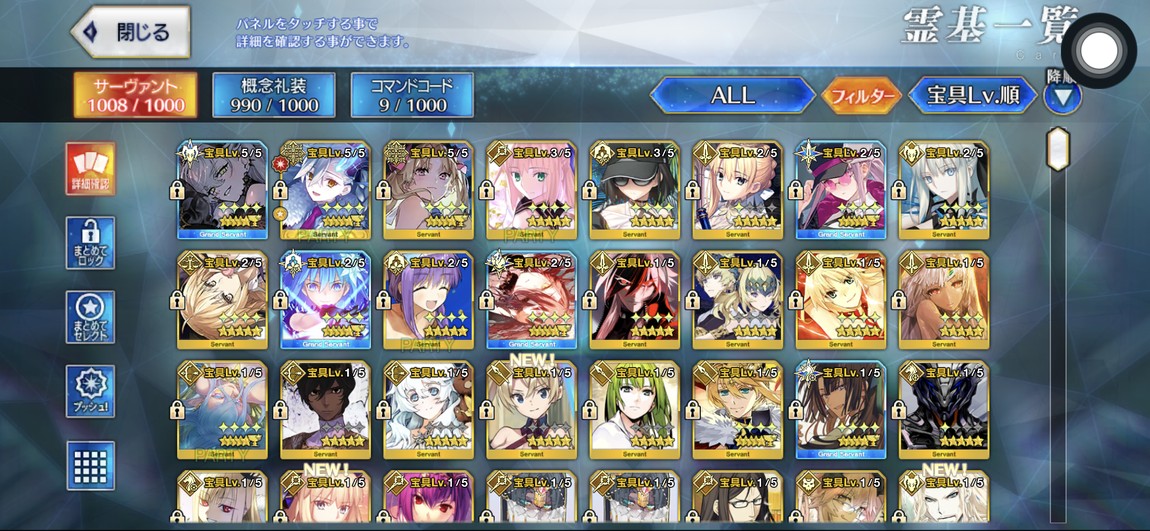
Task: Change the grid display layout
Action: point(91,465)
